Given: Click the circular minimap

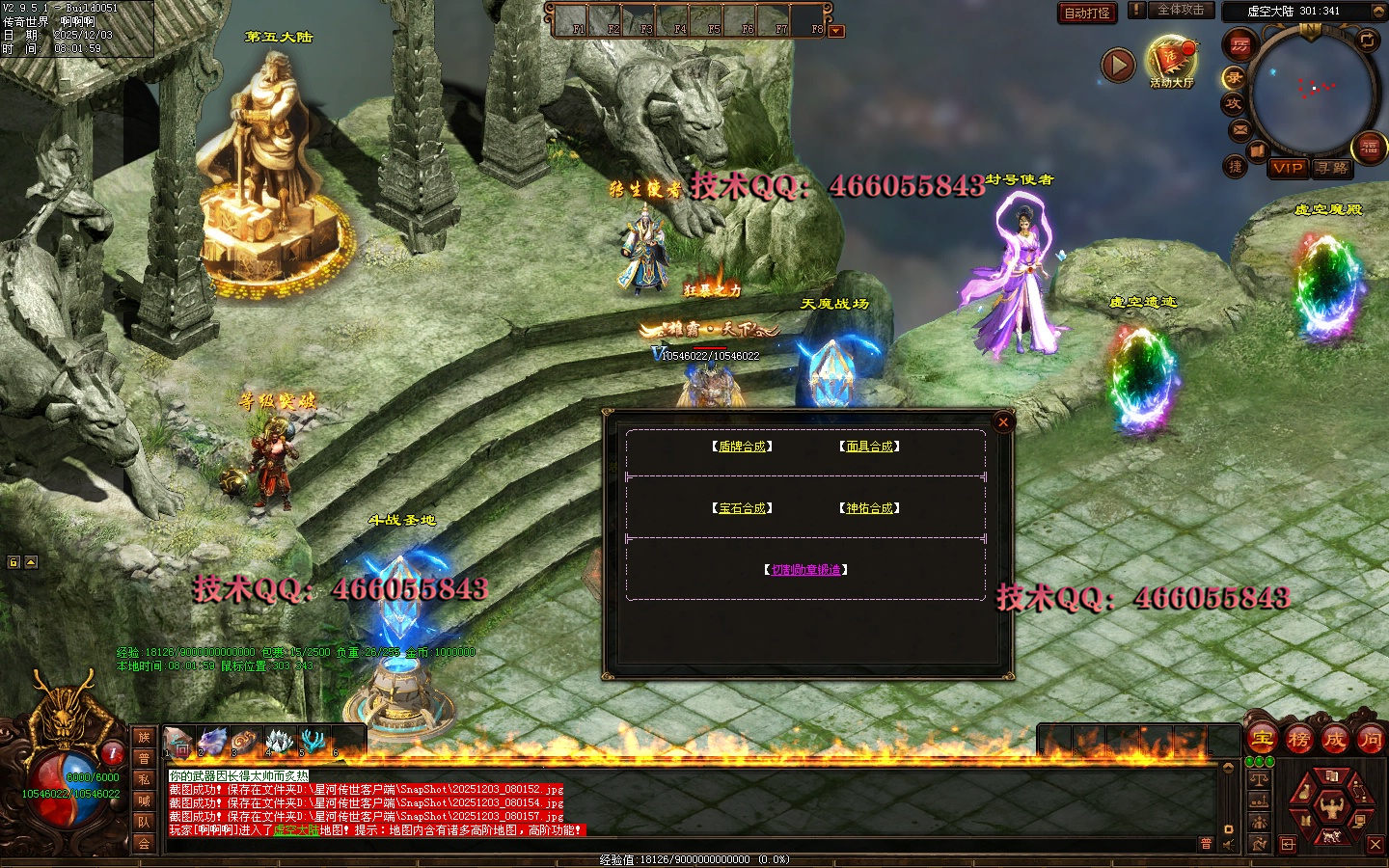Looking at the screenshot, I should (x=1312, y=92).
